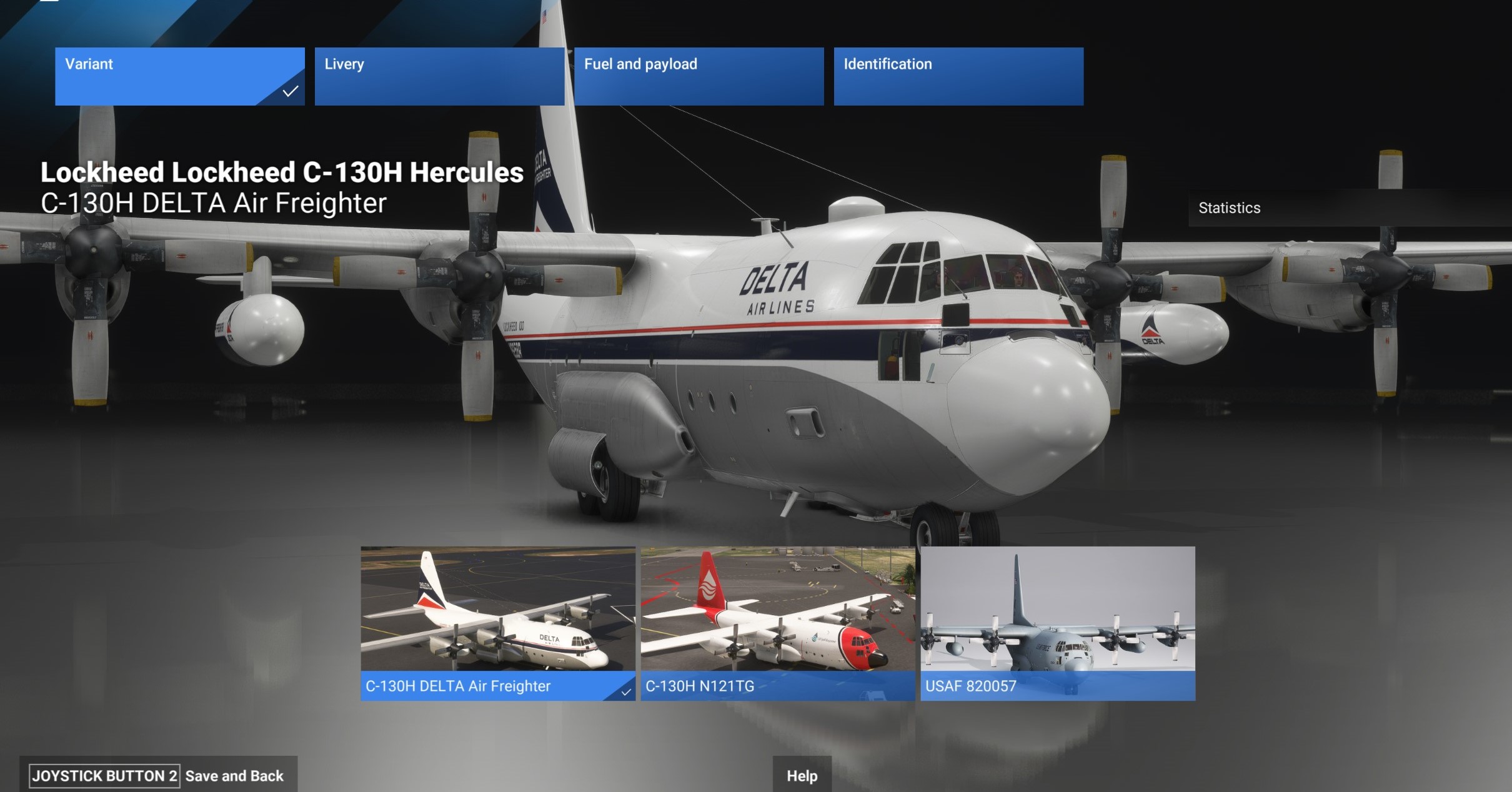Open the Help panel
Viewport: 1512px width, 792px height.
pos(802,776)
